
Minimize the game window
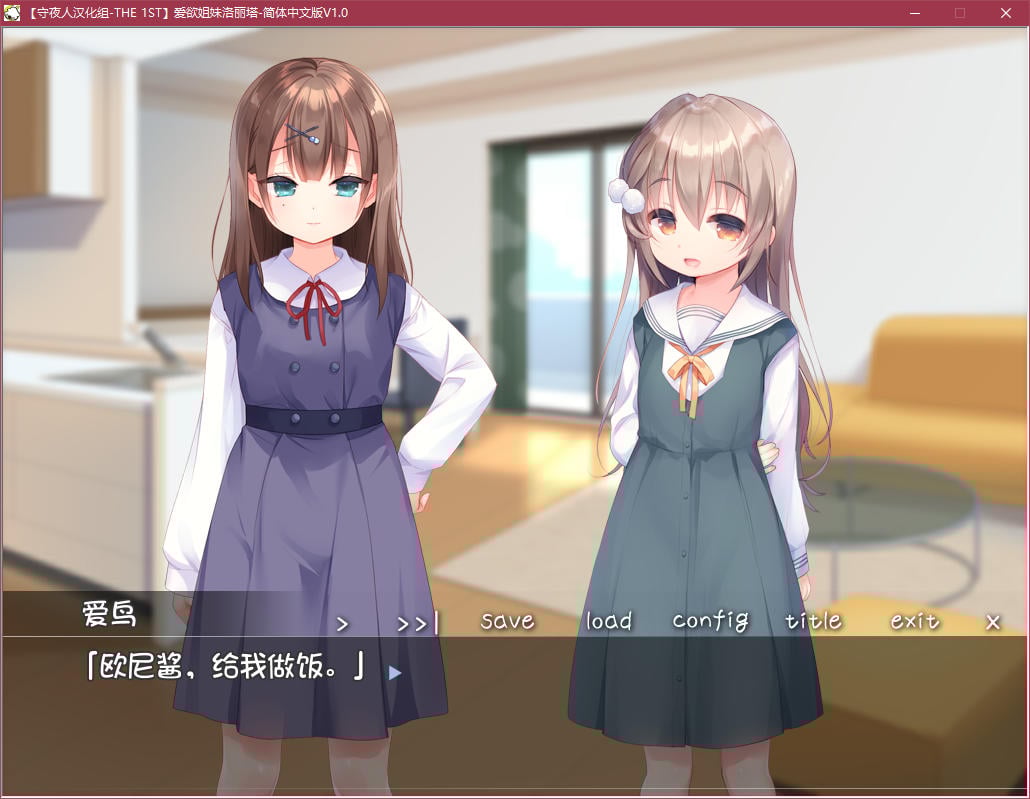tap(915, 13)
